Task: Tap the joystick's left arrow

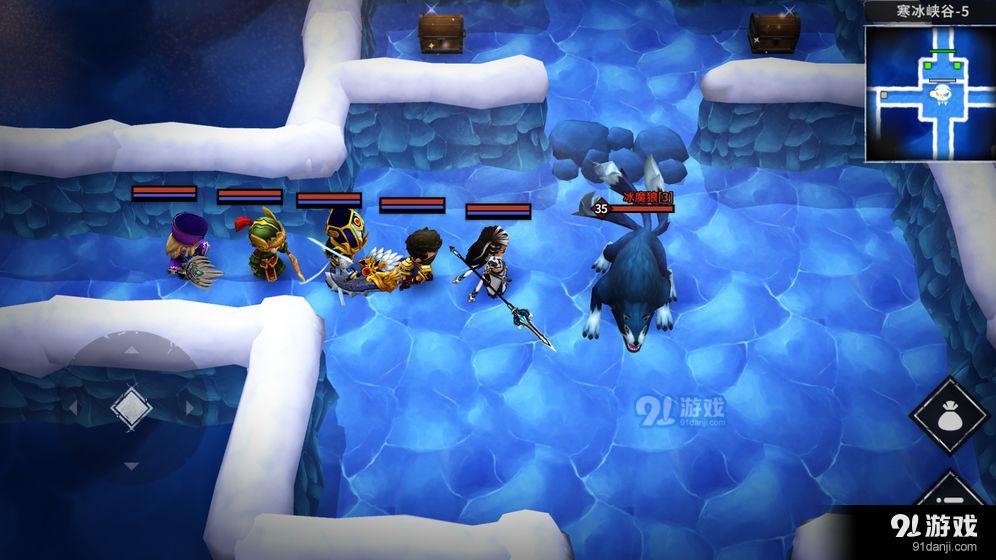Action: pos(73,409)
